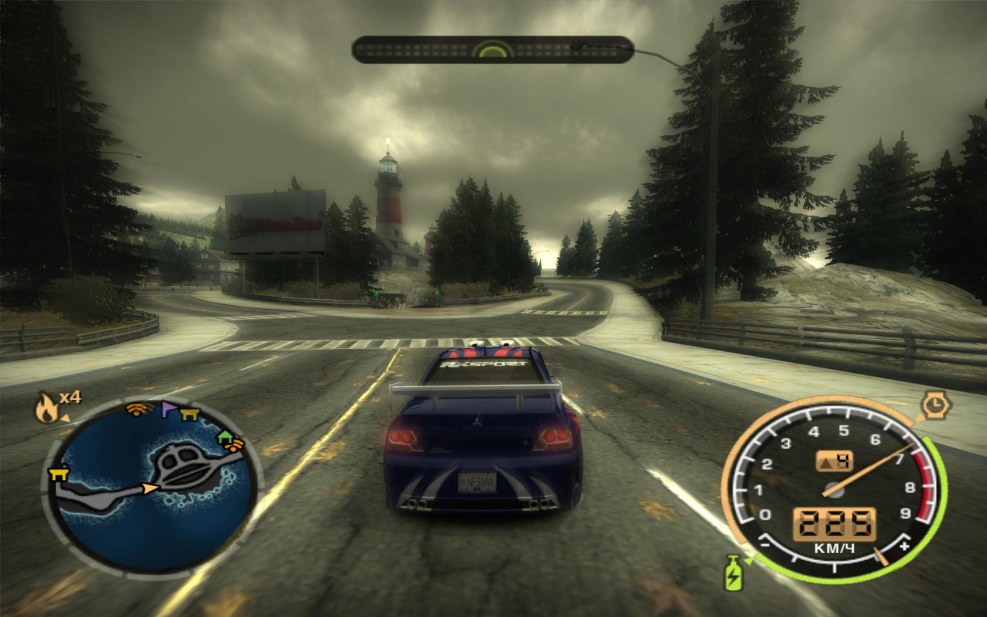Select the police radar indicator bar

pos(492,49)
